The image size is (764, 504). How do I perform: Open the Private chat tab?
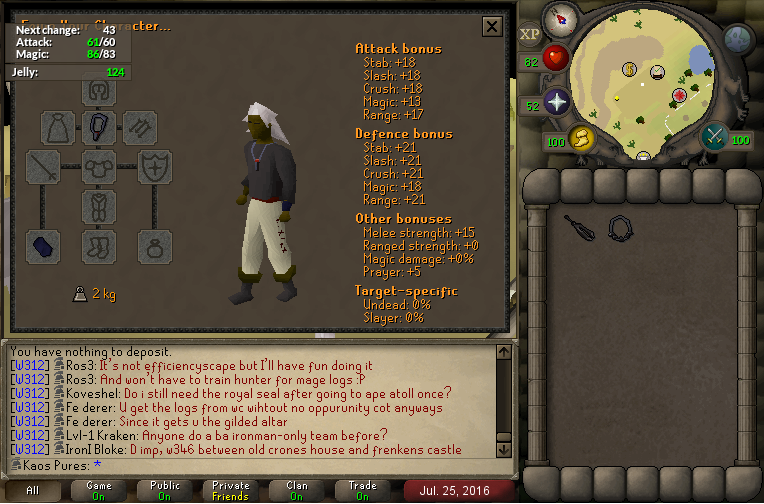[231, 491]
